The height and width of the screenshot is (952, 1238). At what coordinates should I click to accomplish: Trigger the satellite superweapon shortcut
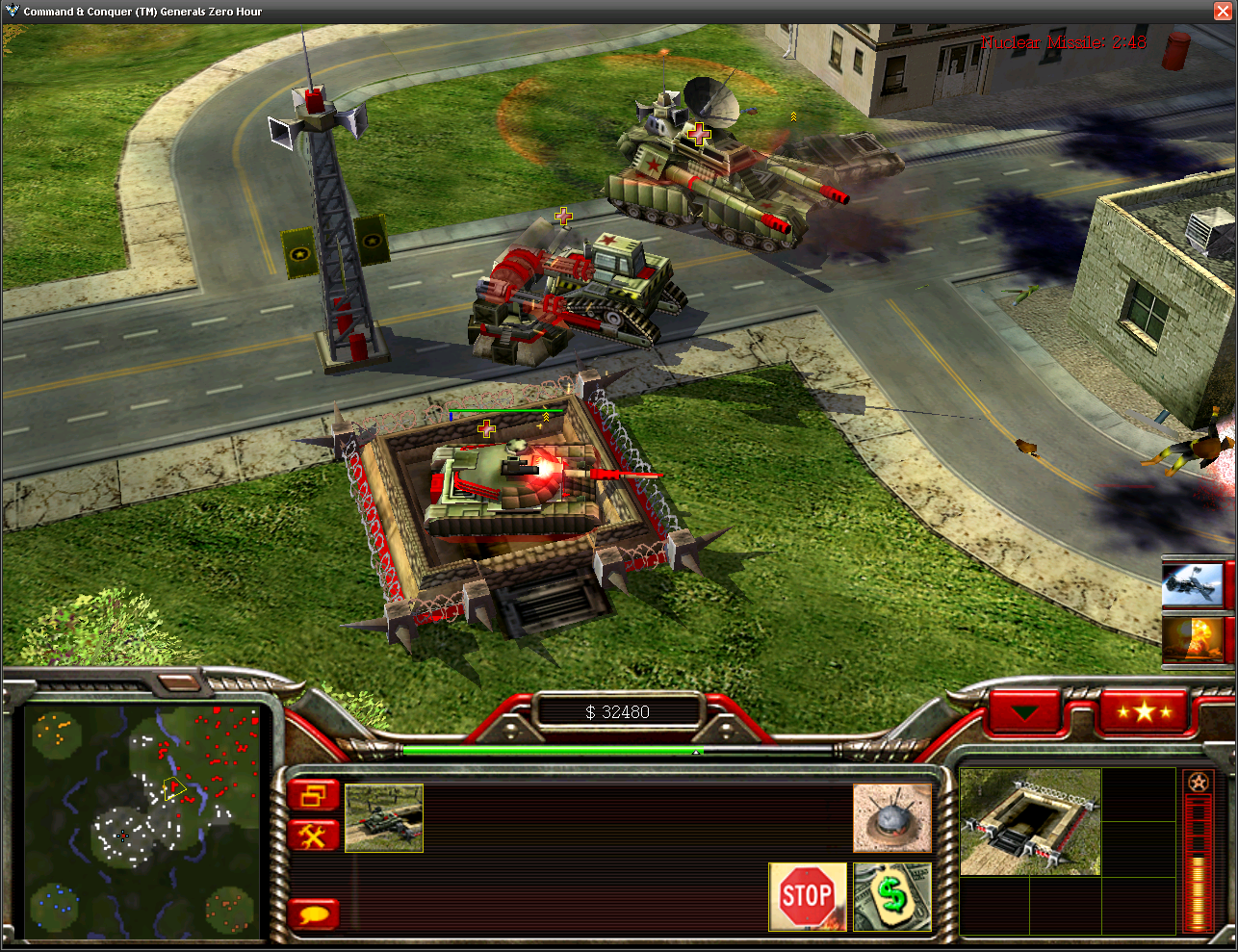coord(1192,584)
